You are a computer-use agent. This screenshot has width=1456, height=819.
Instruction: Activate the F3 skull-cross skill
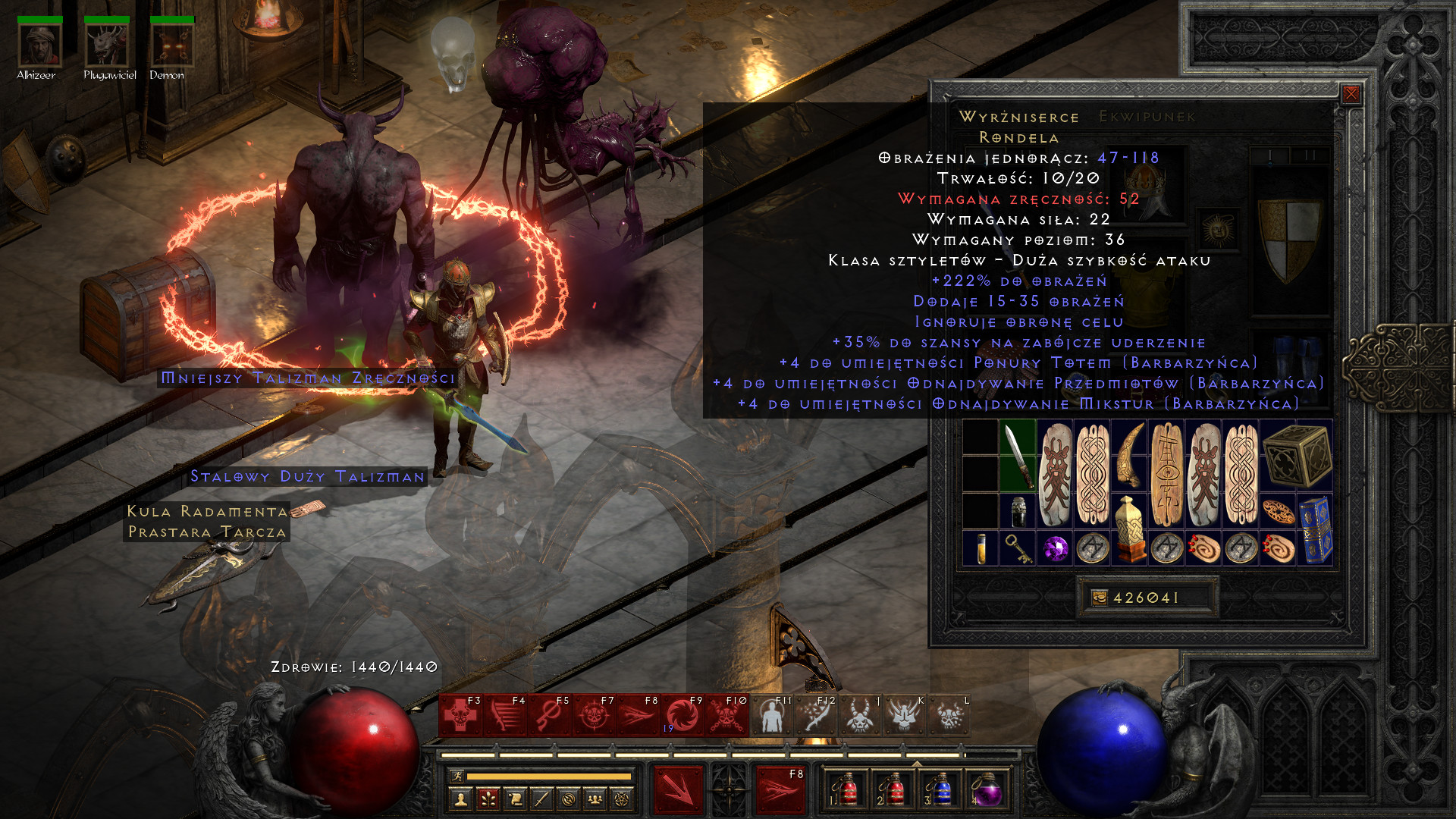tap(461, 715)
